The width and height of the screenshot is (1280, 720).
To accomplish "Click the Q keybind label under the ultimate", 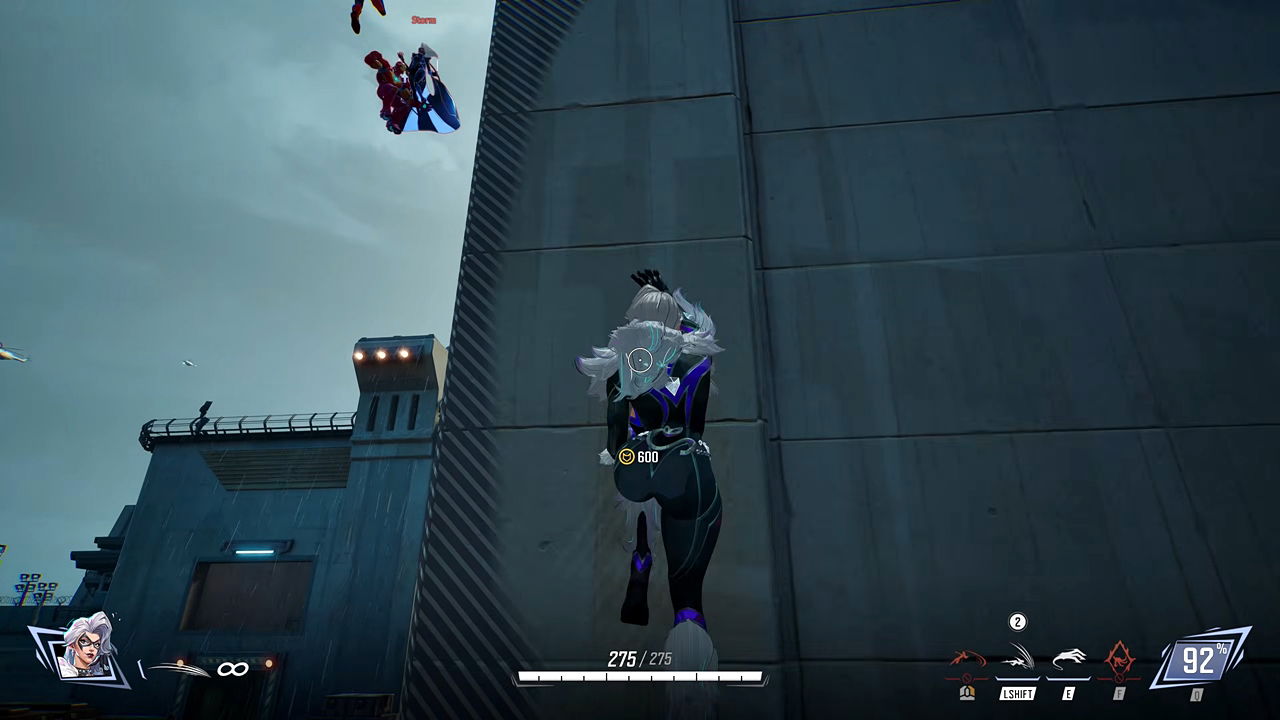I will coord(1196,693).
